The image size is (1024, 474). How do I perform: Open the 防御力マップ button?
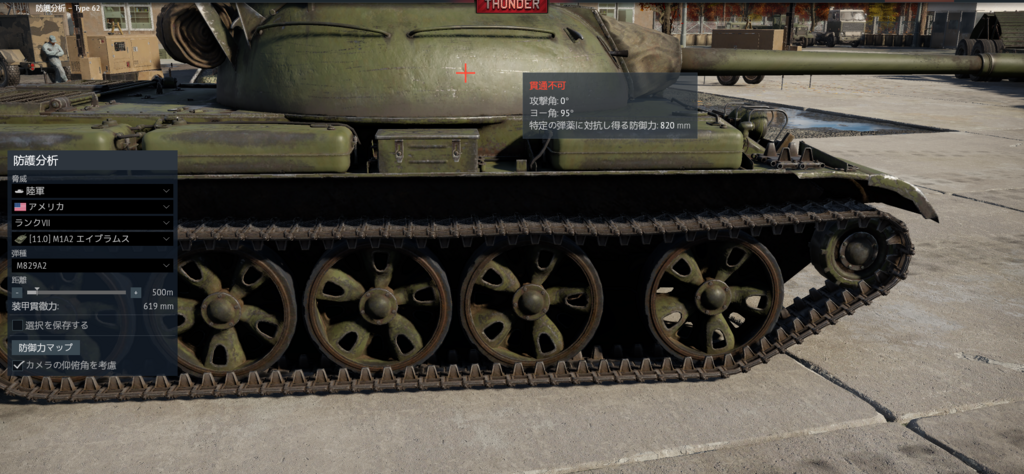[47, 347]
